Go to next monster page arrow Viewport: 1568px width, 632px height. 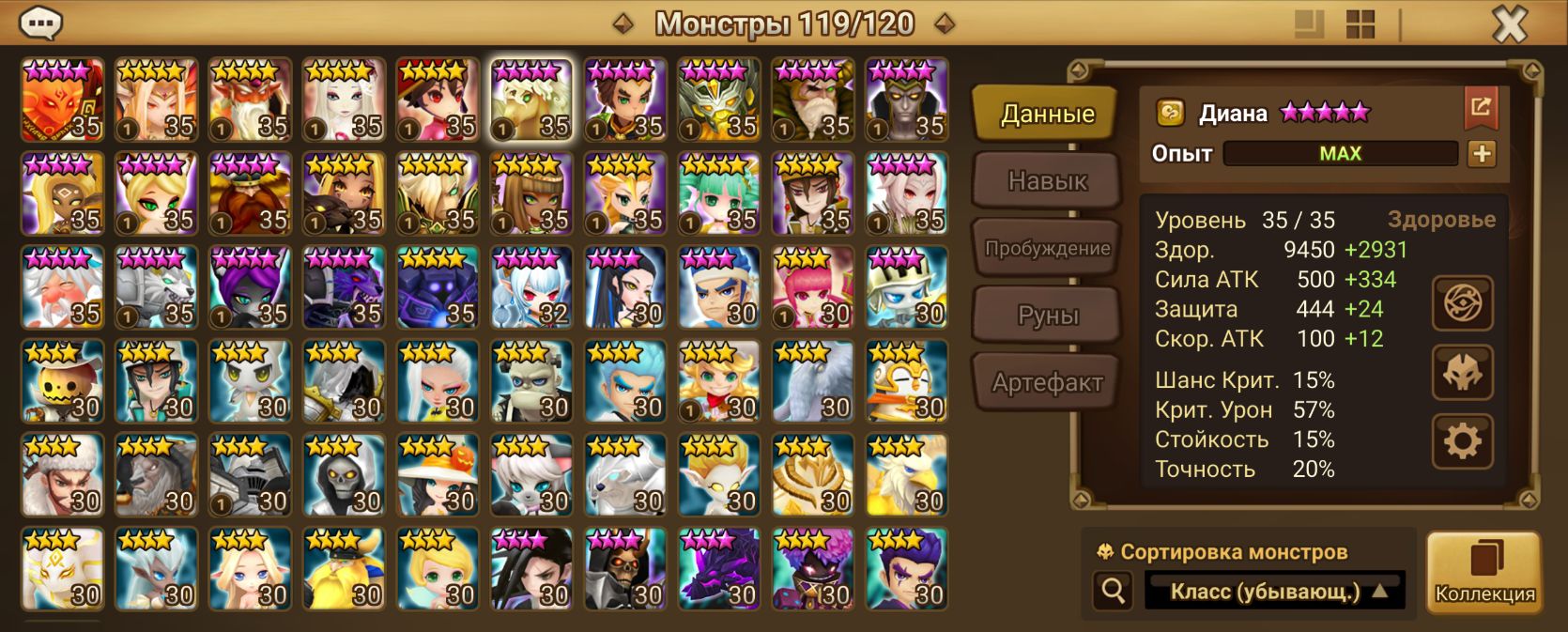pos(945,24)
